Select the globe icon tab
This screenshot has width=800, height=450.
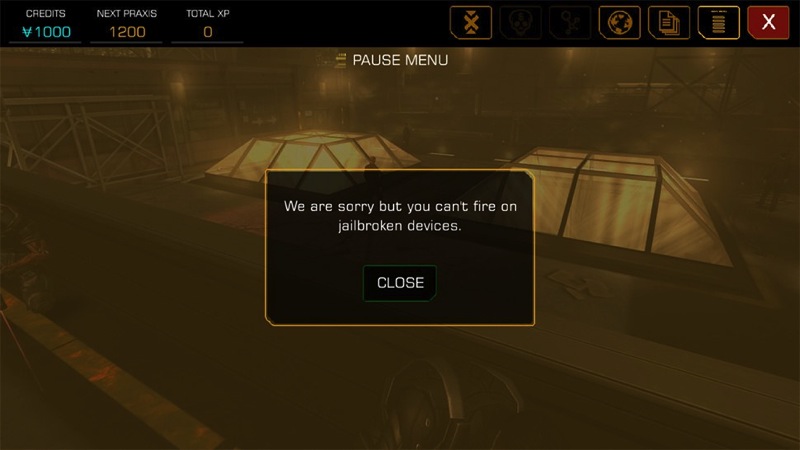click(619, 22)
